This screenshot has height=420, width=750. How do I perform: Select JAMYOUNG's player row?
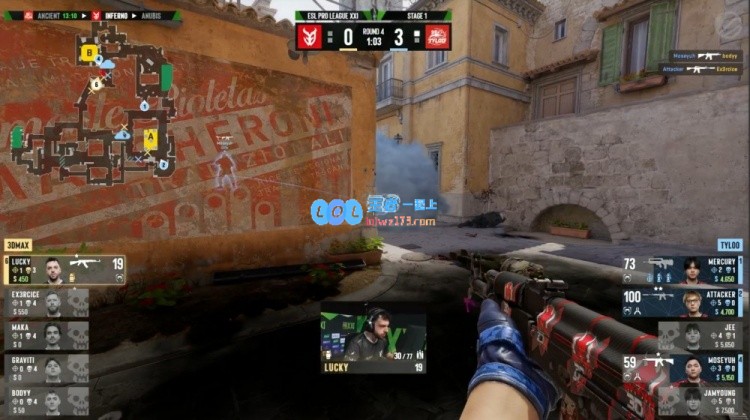point(700,401)
